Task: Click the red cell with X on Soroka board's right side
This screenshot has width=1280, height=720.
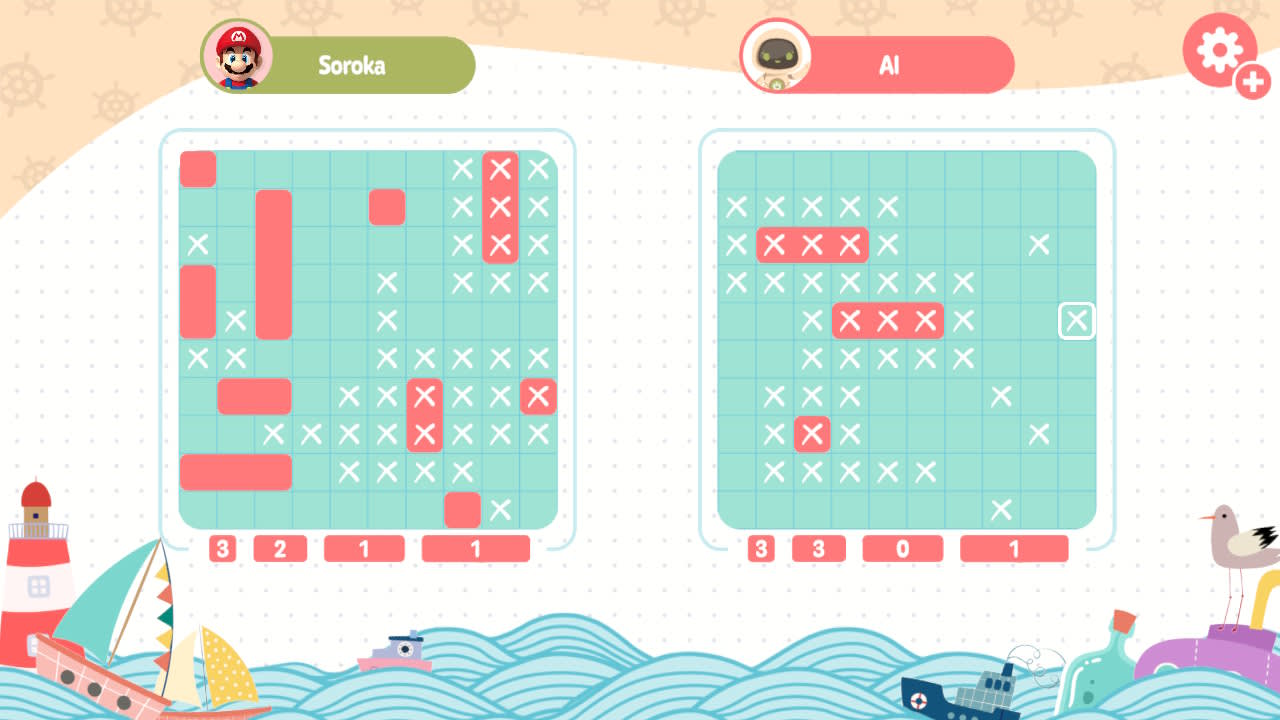Action: click(537, 397)
